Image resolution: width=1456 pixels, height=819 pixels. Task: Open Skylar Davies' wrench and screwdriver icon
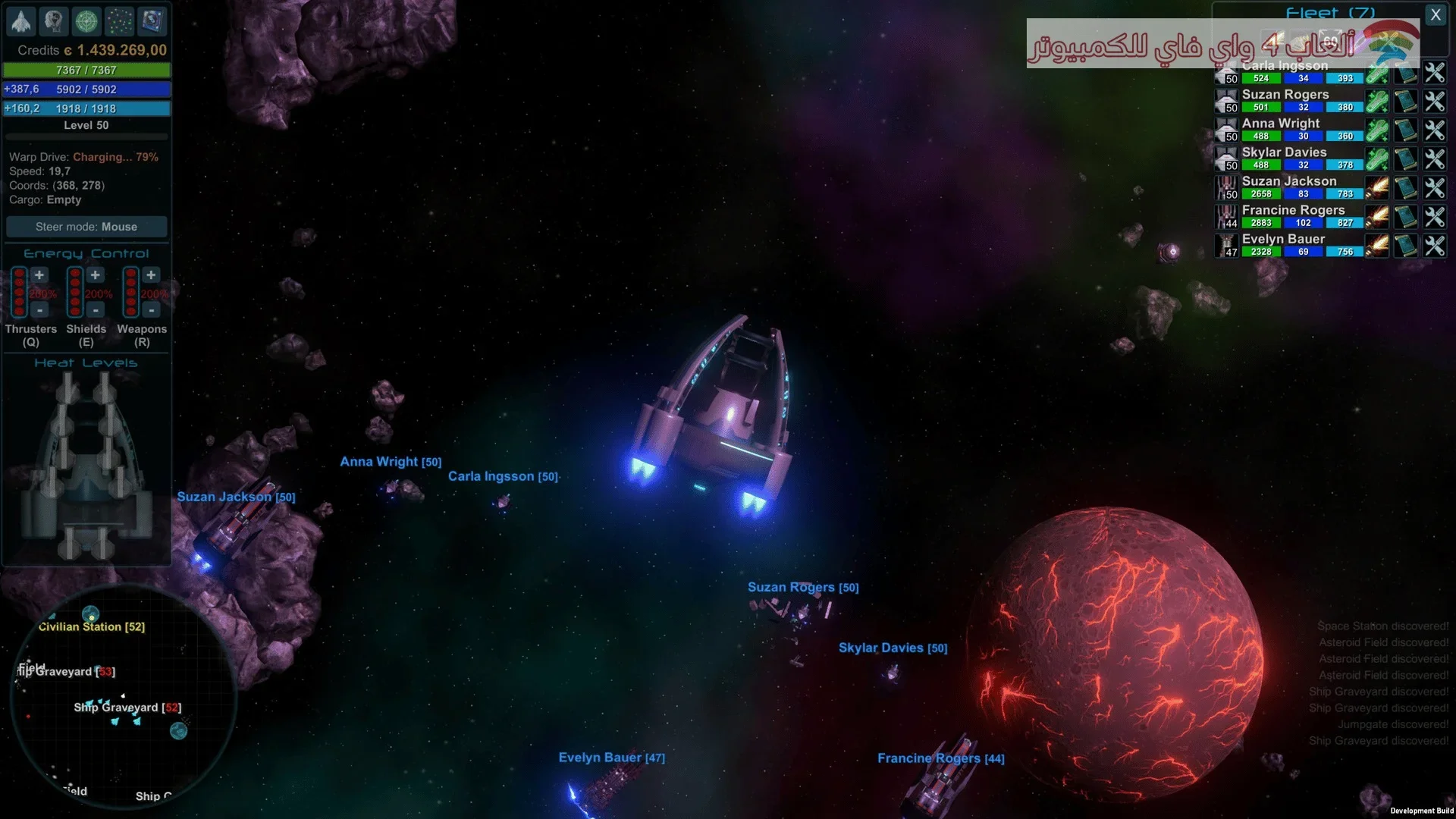coord(1434,159)
